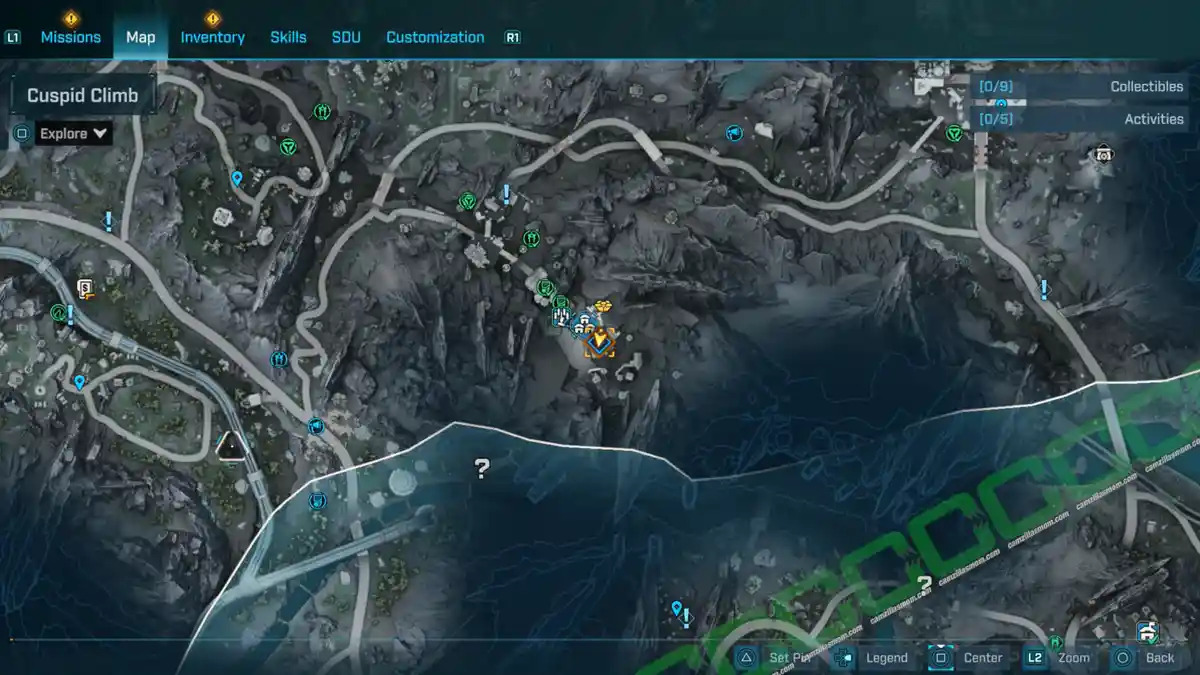
Task: Go to the Skills tab
Action: tap(288, 37)
